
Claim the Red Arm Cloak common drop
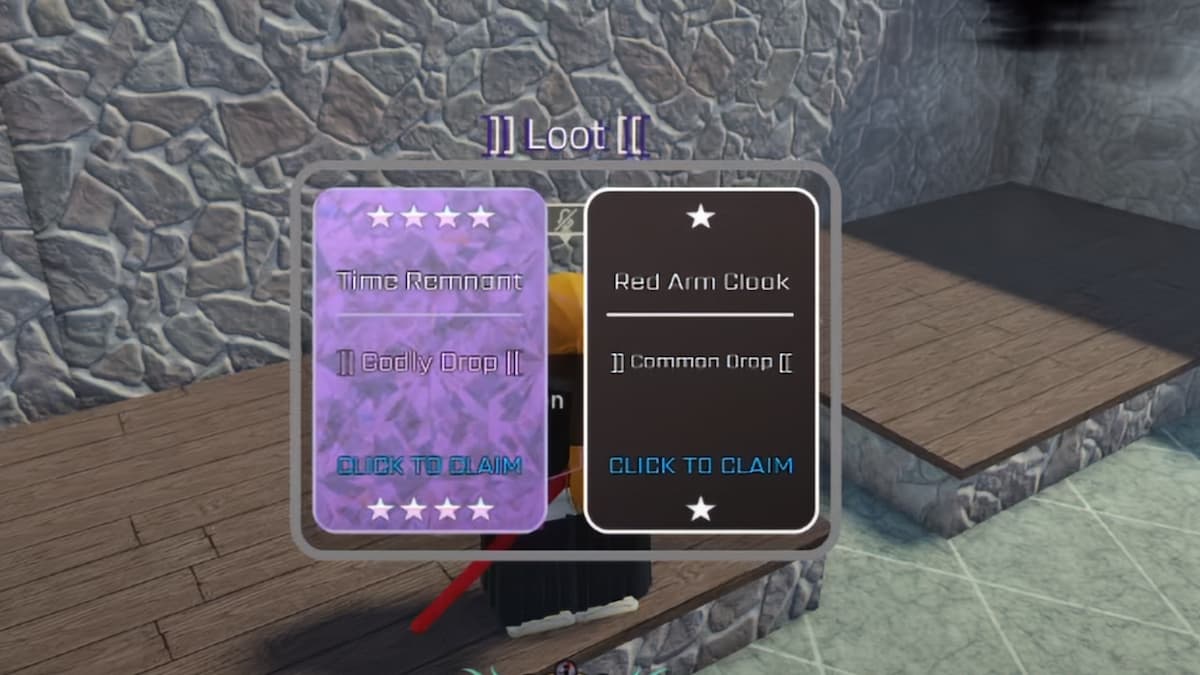tap(700, 465)
